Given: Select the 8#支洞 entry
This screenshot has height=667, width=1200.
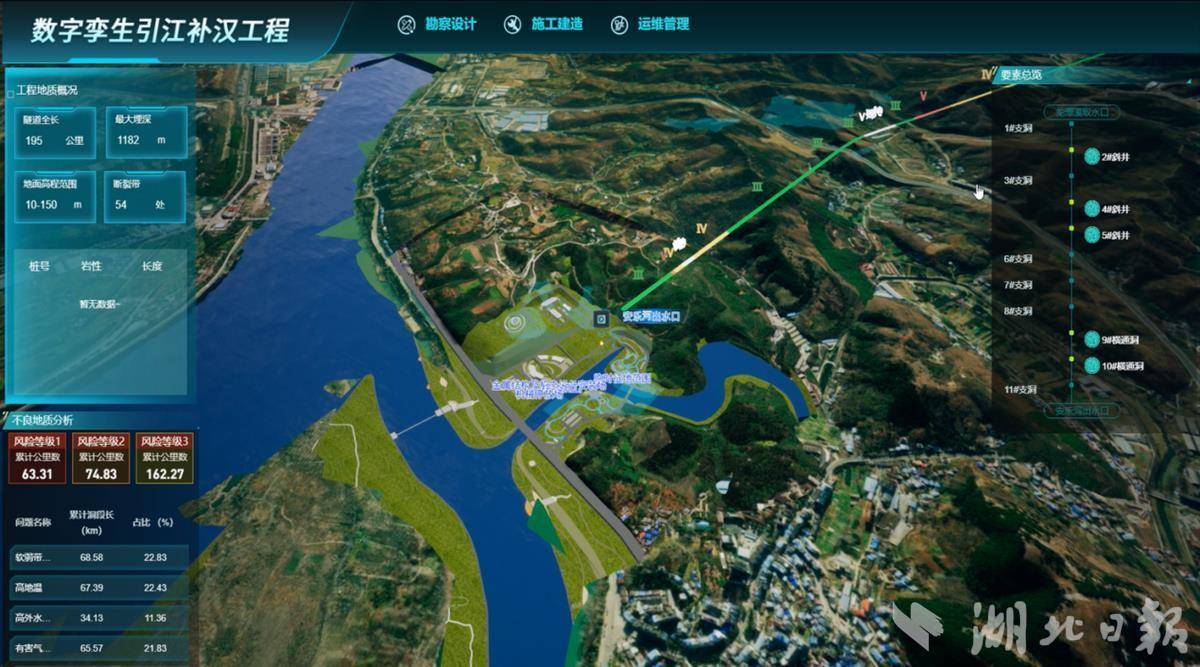Looking at the screenshot, I should click(x=1018, y=311).
